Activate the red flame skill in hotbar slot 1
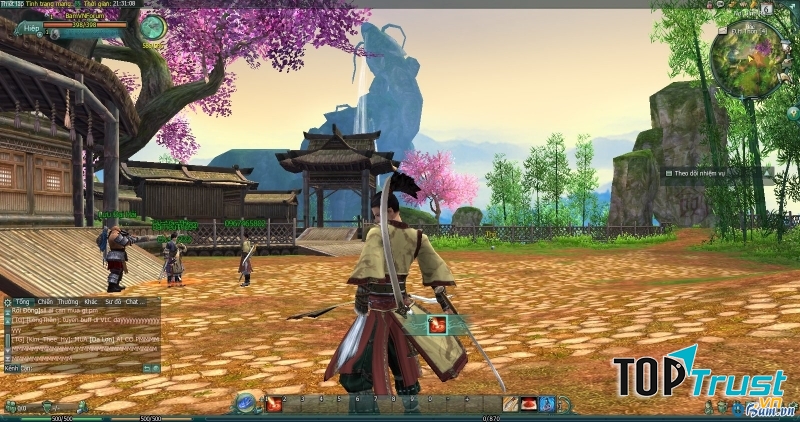Screen dimensions: 800x422 tap(272, 404)
